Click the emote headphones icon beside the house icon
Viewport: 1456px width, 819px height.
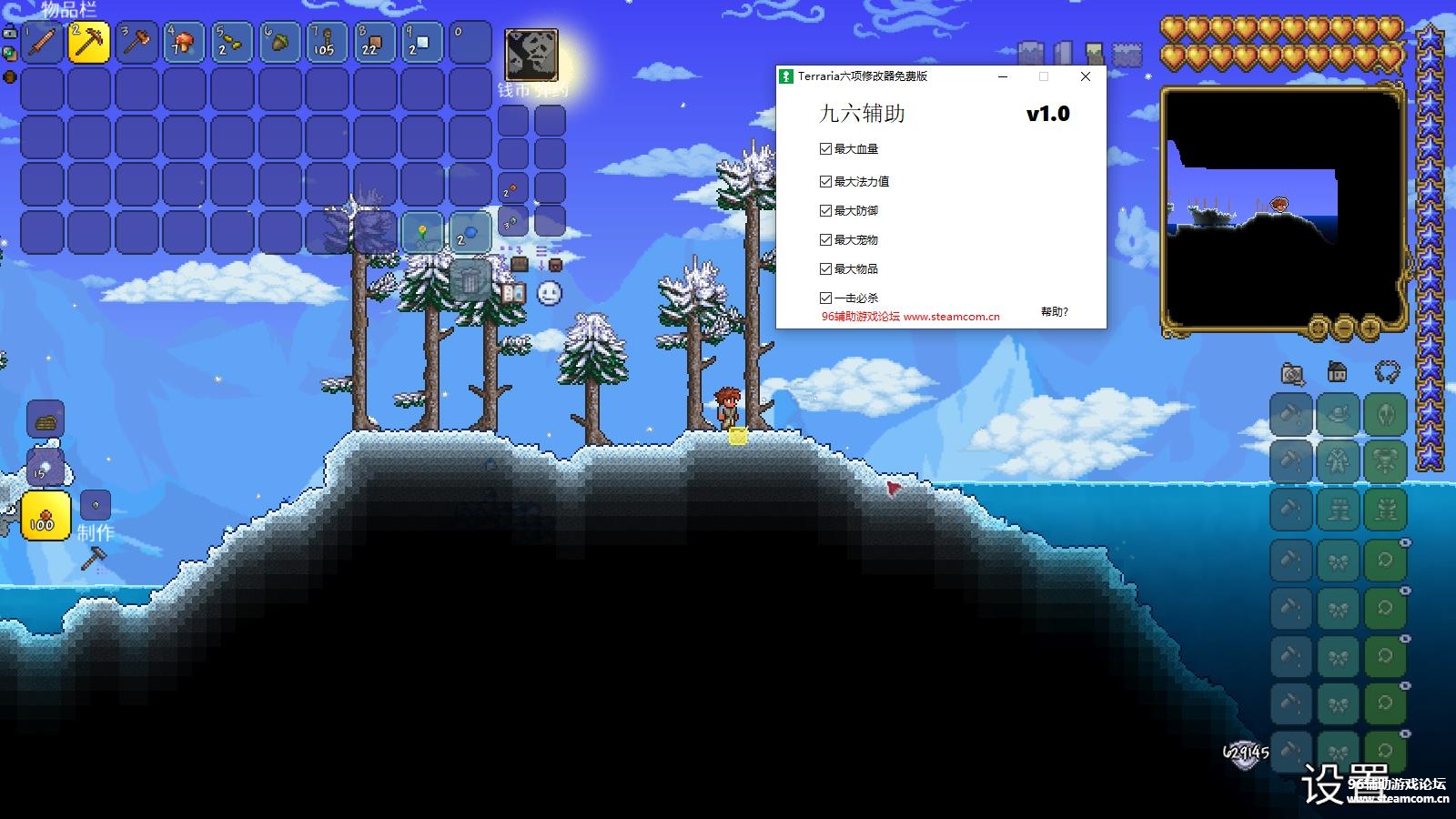pos(1387,371)
